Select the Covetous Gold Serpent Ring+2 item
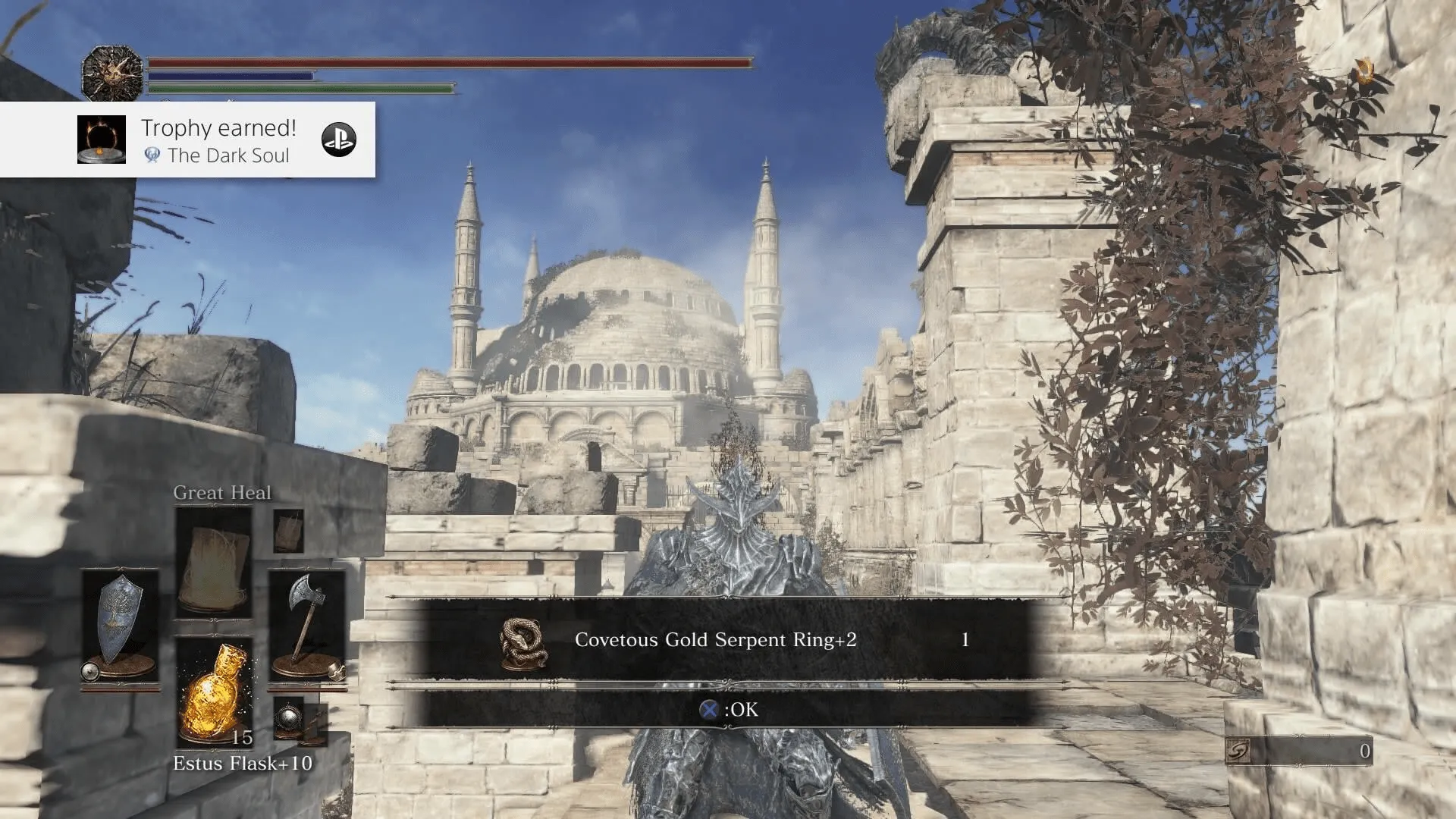 pyautogui.click(x=714, y=640)
